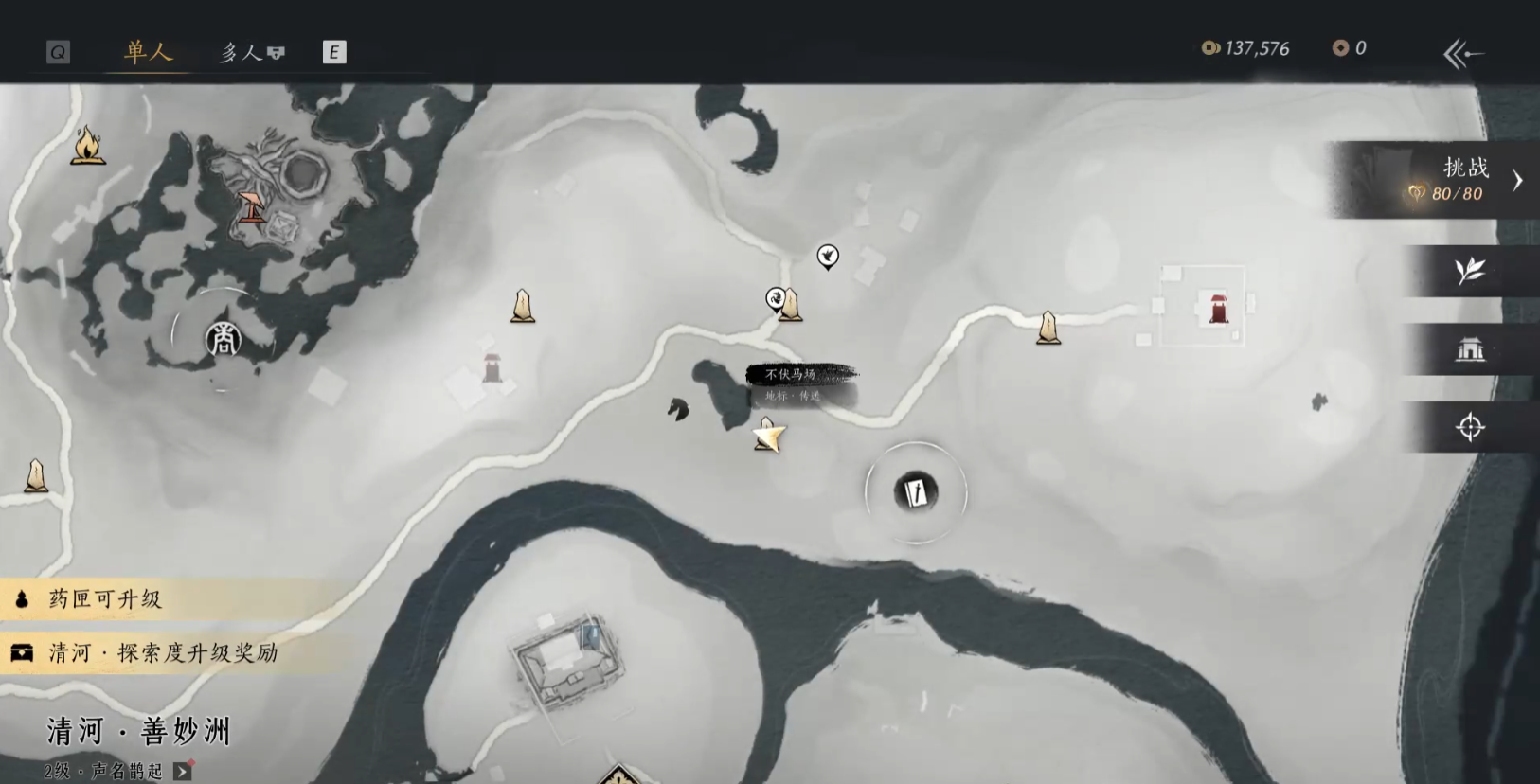Select the round emblem marker near the lake
The image size is (1540, 784).
[223, 339]
